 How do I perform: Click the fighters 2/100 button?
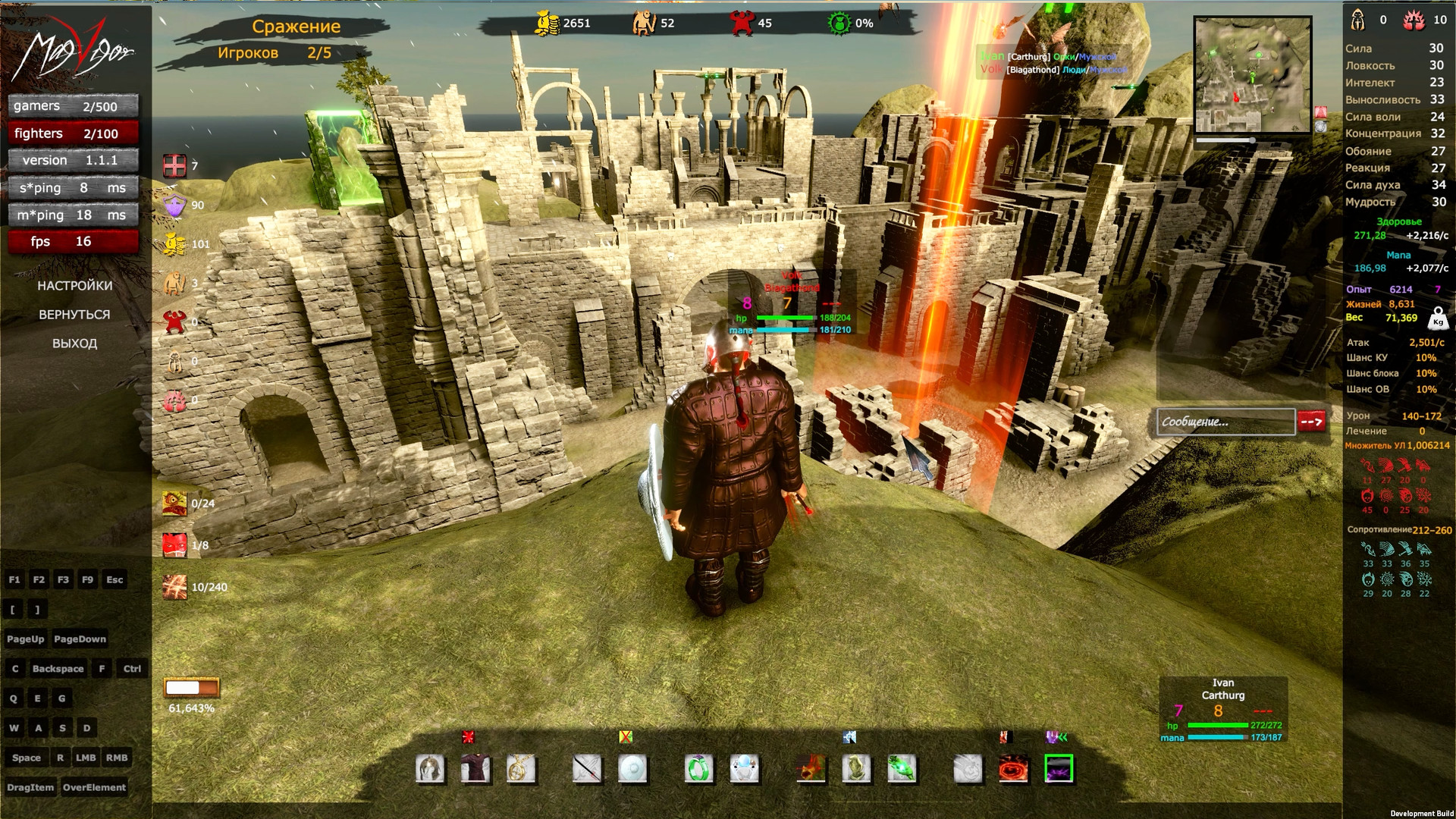click(73, 133)
